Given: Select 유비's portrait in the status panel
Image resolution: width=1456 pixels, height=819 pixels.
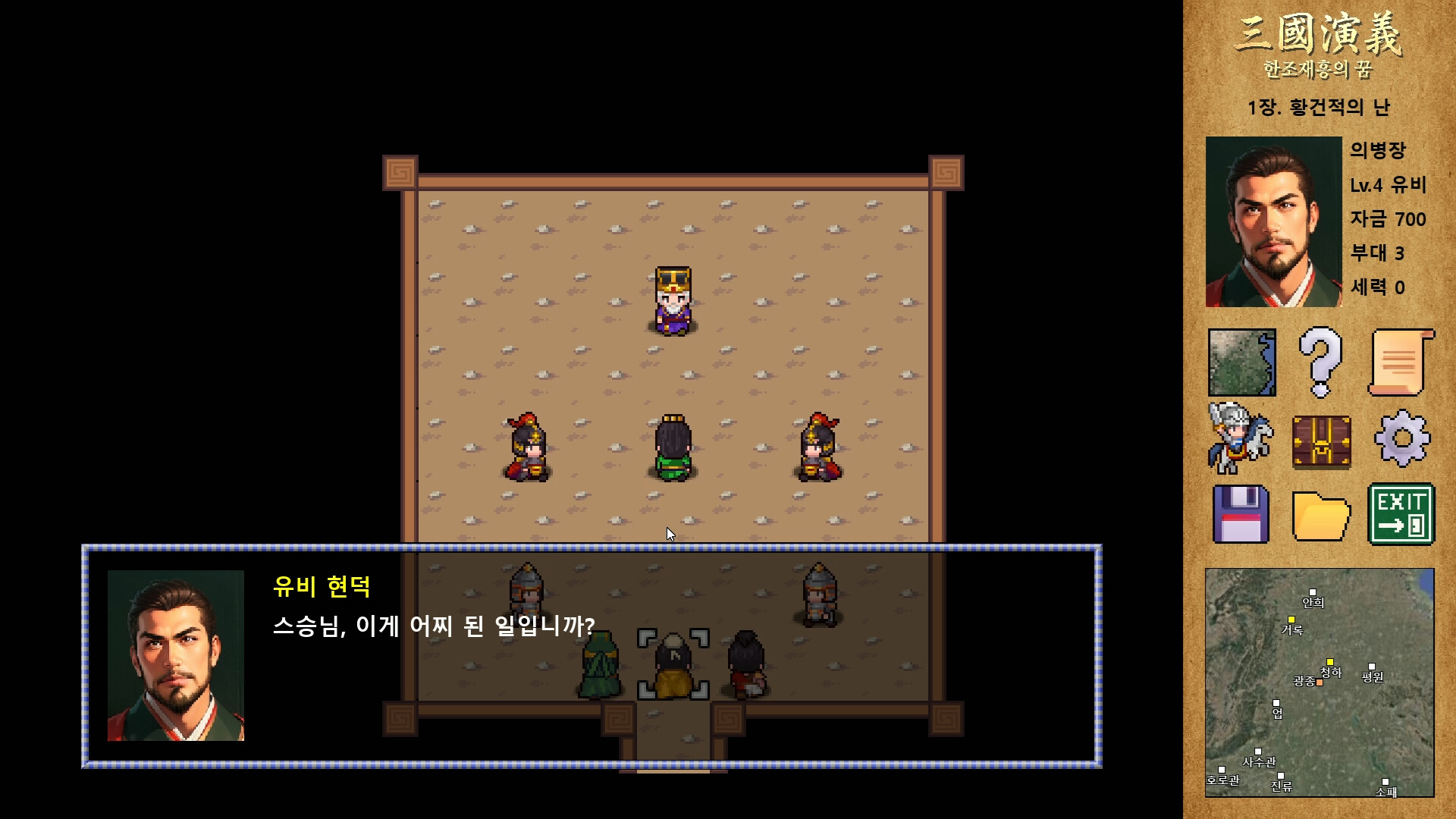Looking at the screenshot, I should point(1272,221).
